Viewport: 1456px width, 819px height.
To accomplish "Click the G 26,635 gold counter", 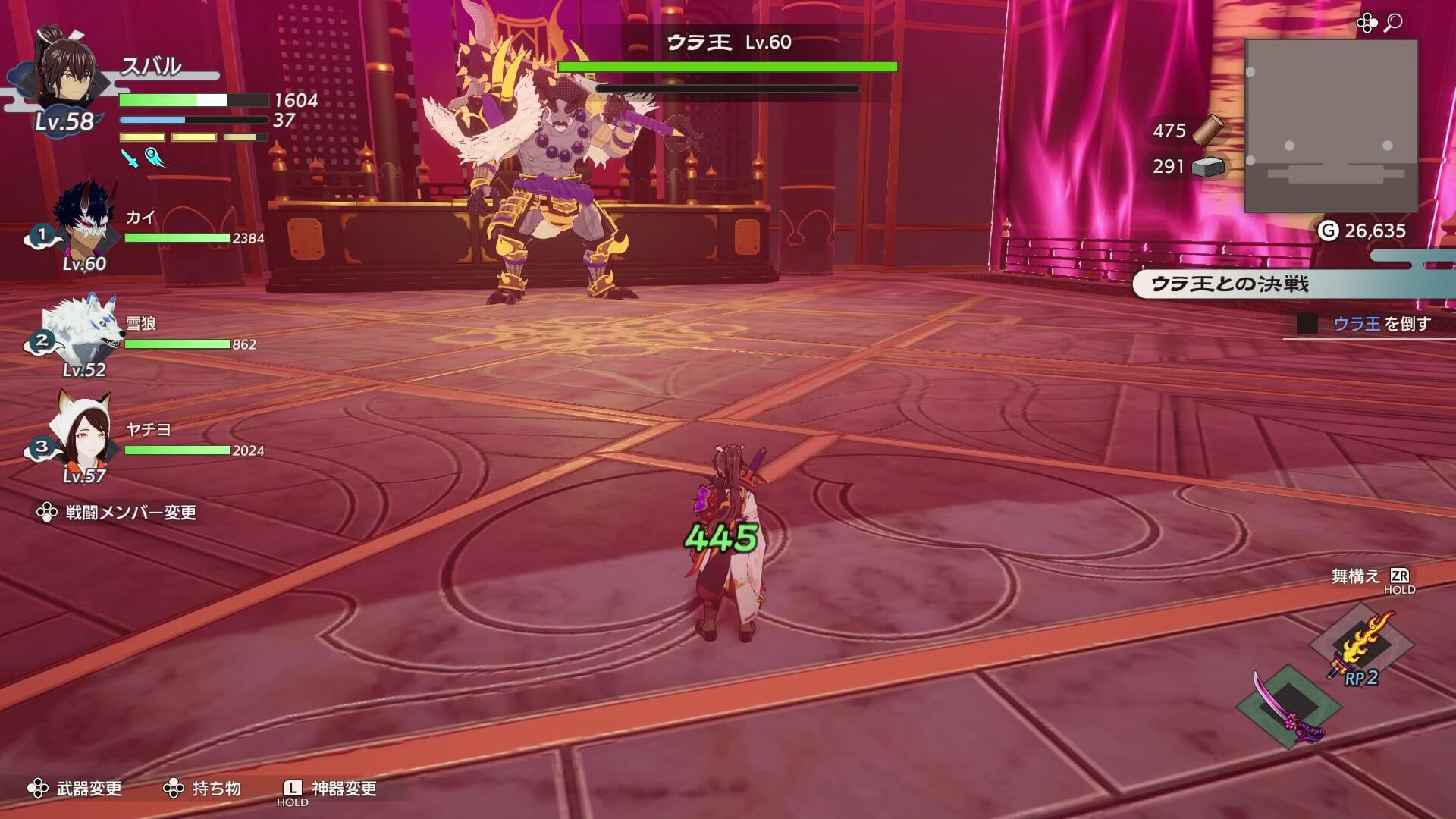I will pos(1365,231).
